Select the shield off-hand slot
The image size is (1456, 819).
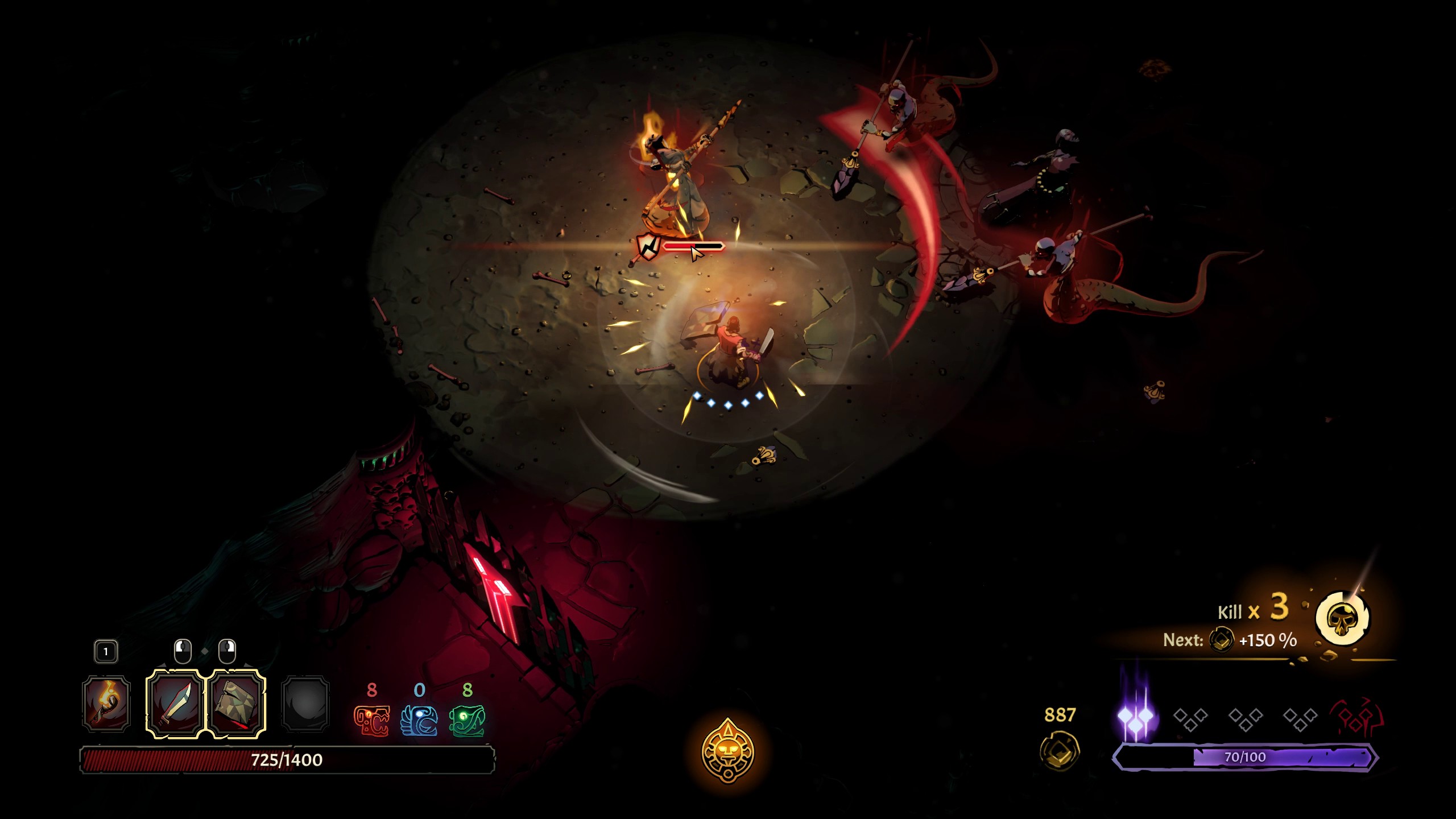237,704
